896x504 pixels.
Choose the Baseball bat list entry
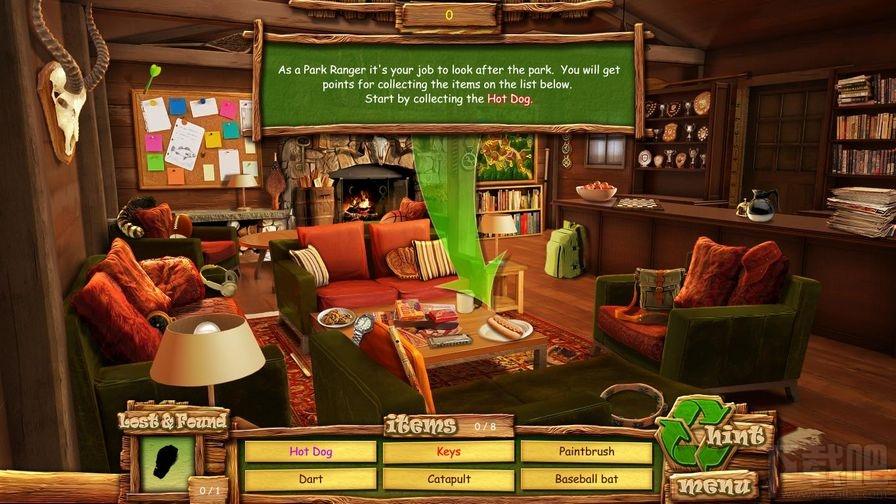coord(586,479)
